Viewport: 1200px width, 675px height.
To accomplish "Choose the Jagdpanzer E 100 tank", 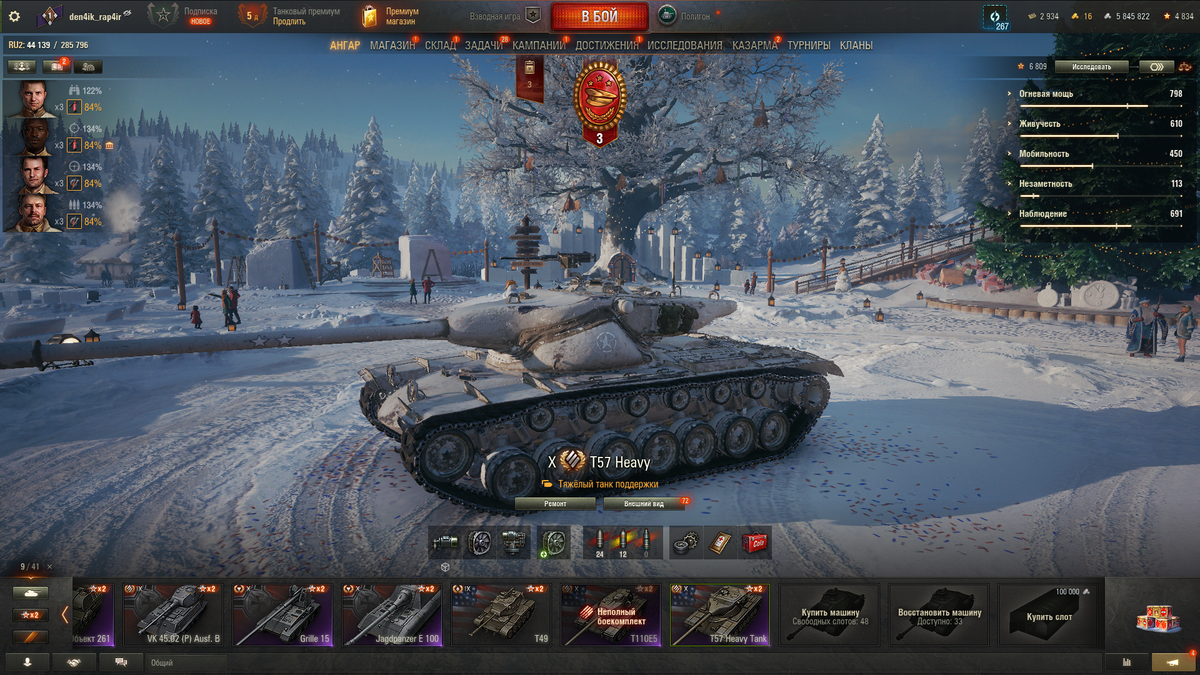I will (x=391, y=614).
